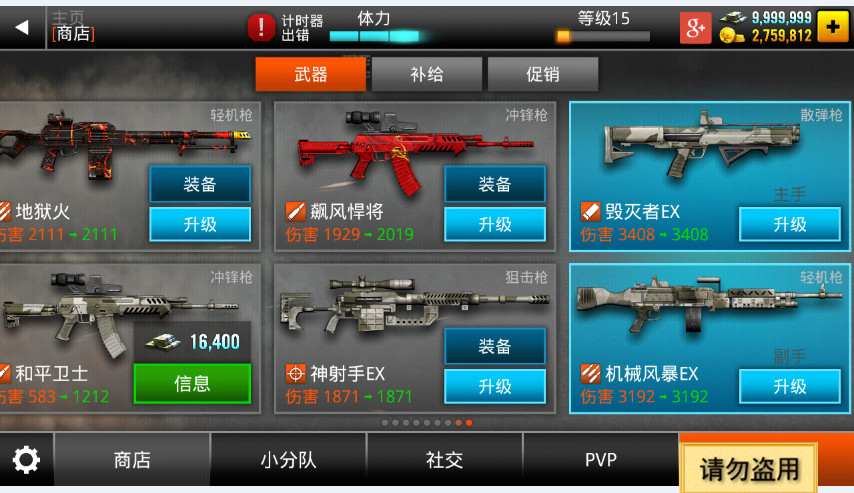Open the 商店 bottom menu
Screen dimensions: 854x493
point(132,460)
